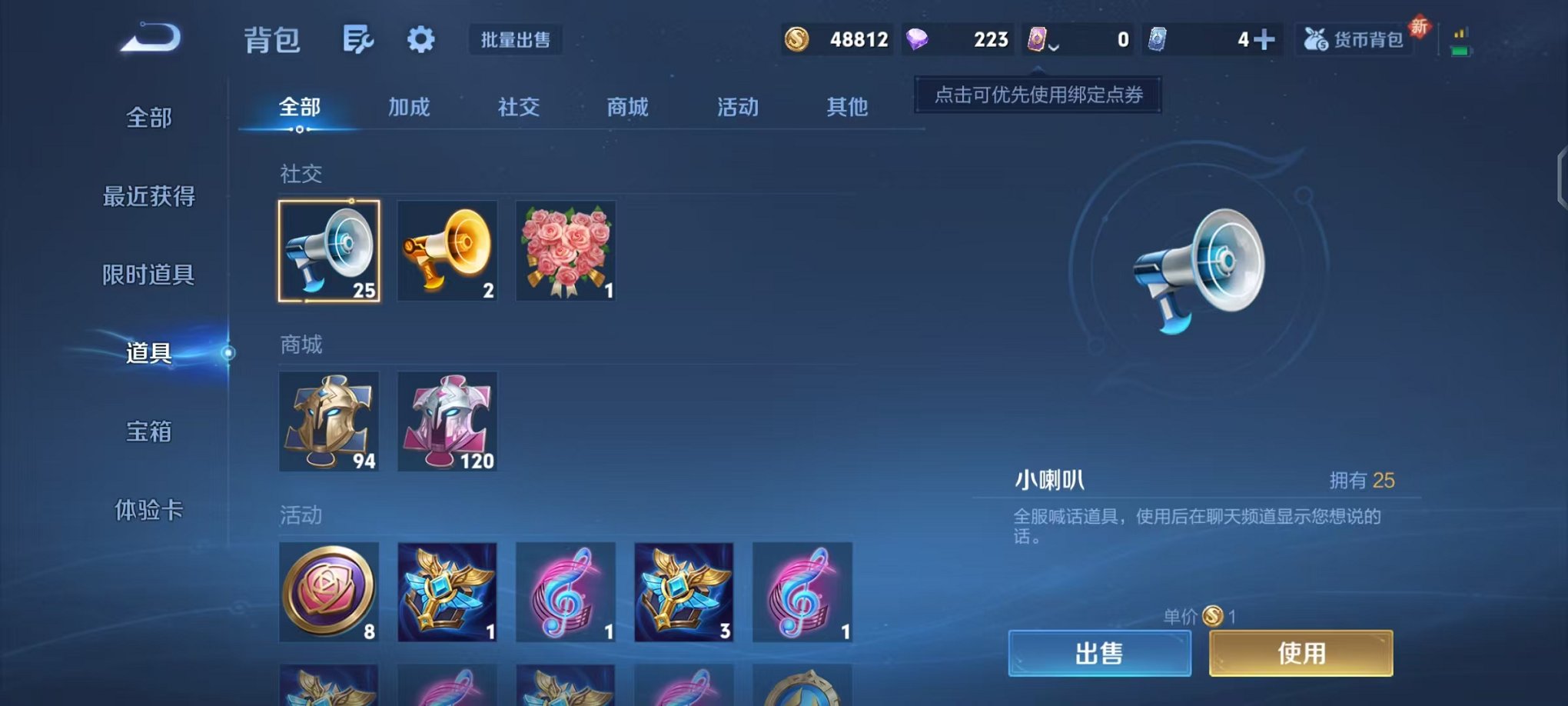Click the 出售 sell button
1568x706 pixels.
point(1099,651)
